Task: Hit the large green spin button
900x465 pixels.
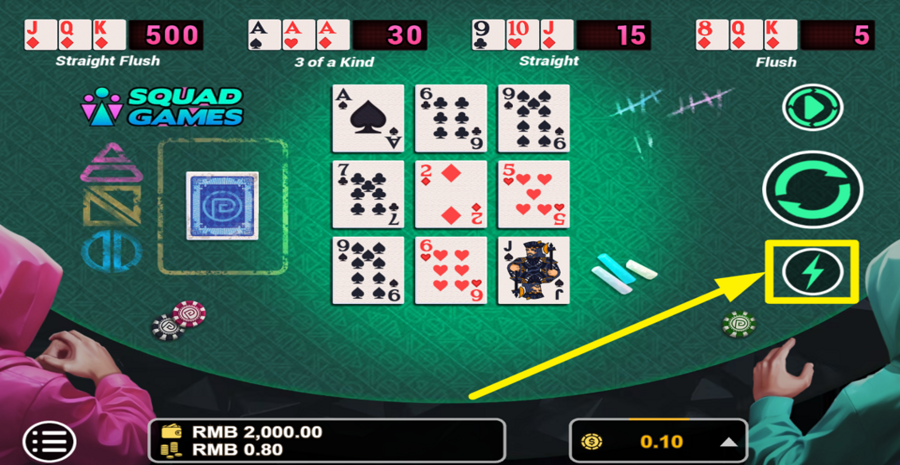Action: [x=812, y=190]
